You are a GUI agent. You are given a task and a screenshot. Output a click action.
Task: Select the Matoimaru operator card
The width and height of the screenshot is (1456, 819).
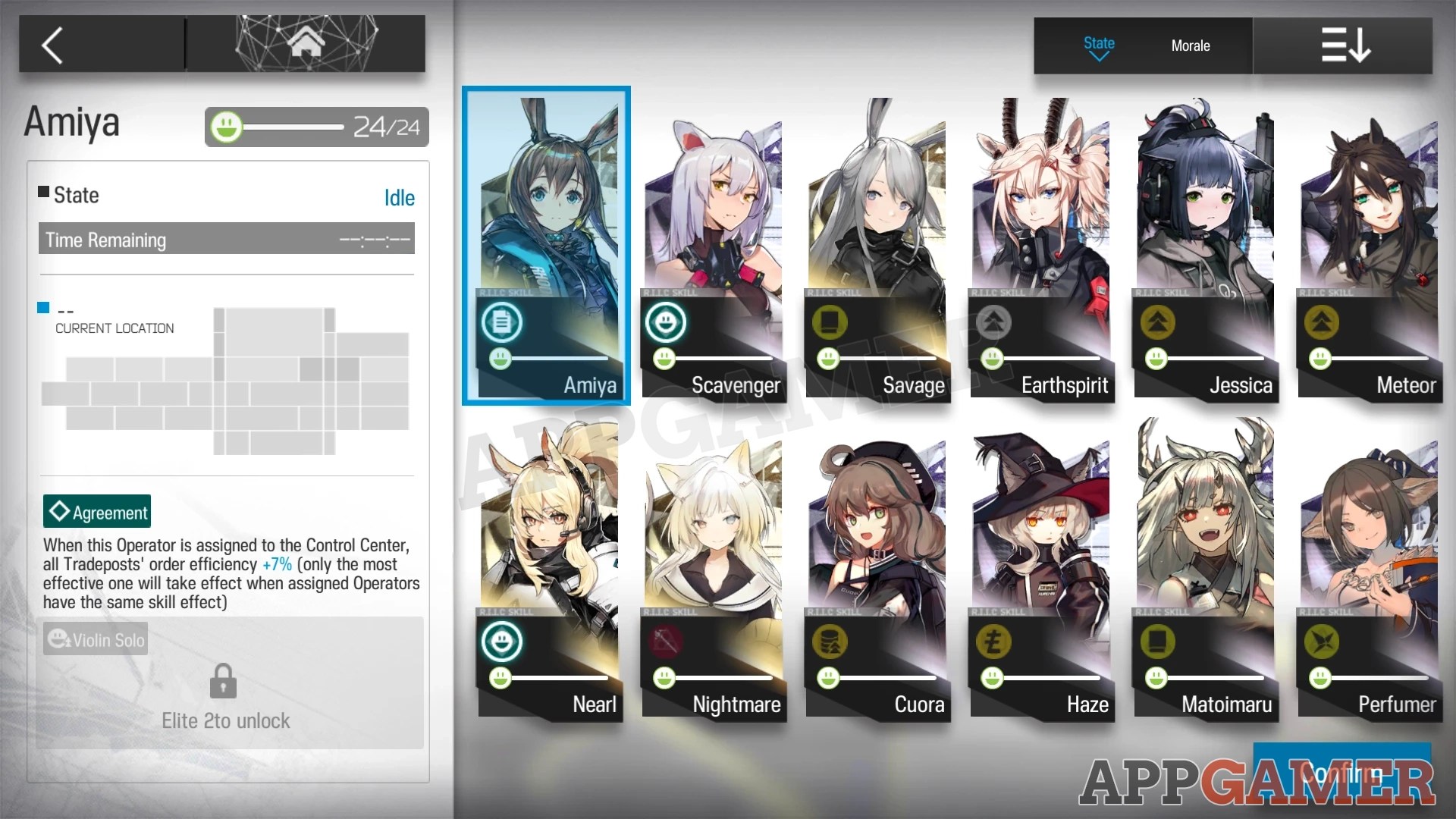click(1205, 569)
